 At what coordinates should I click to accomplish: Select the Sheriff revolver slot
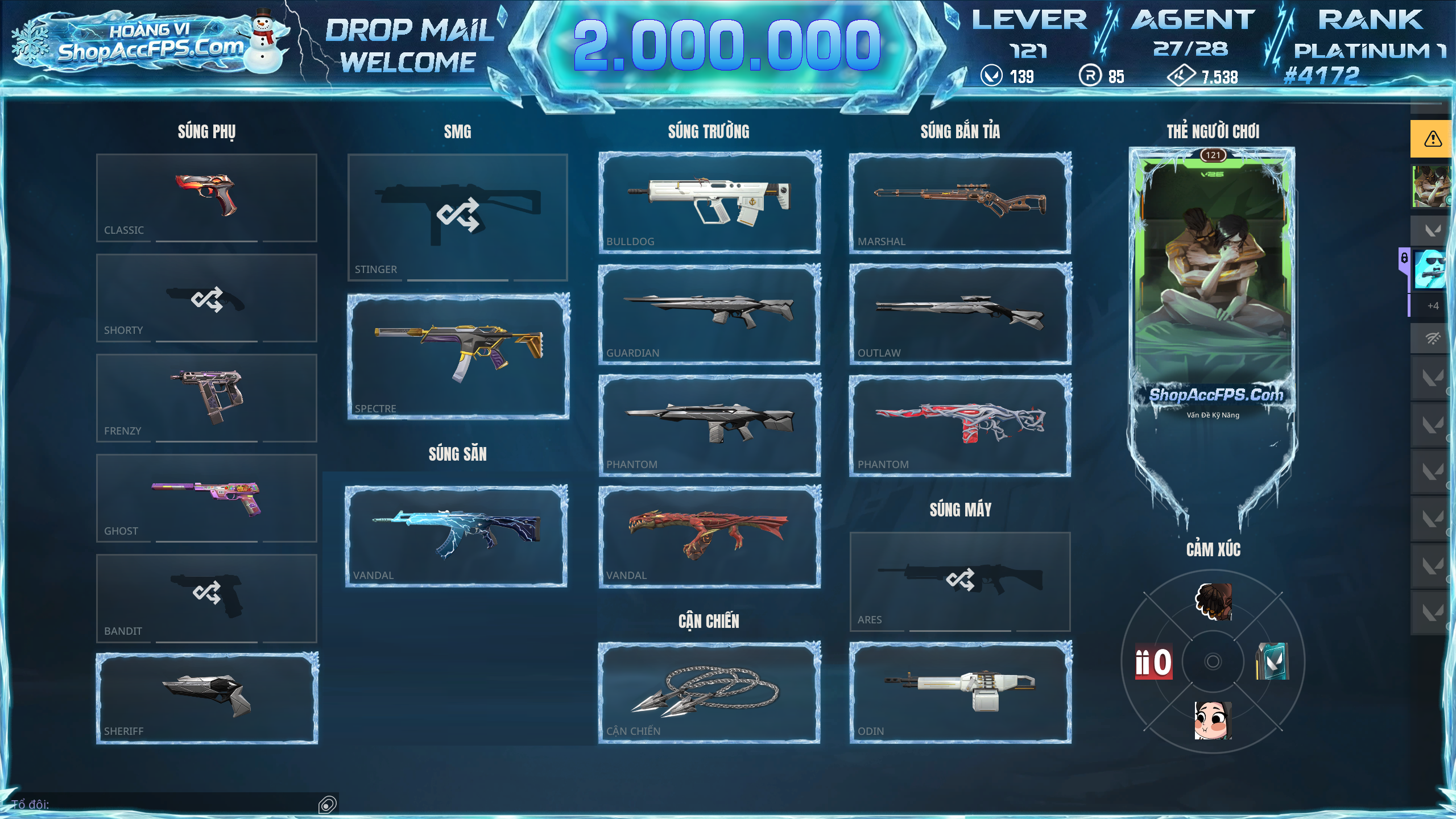coord(206,698)
